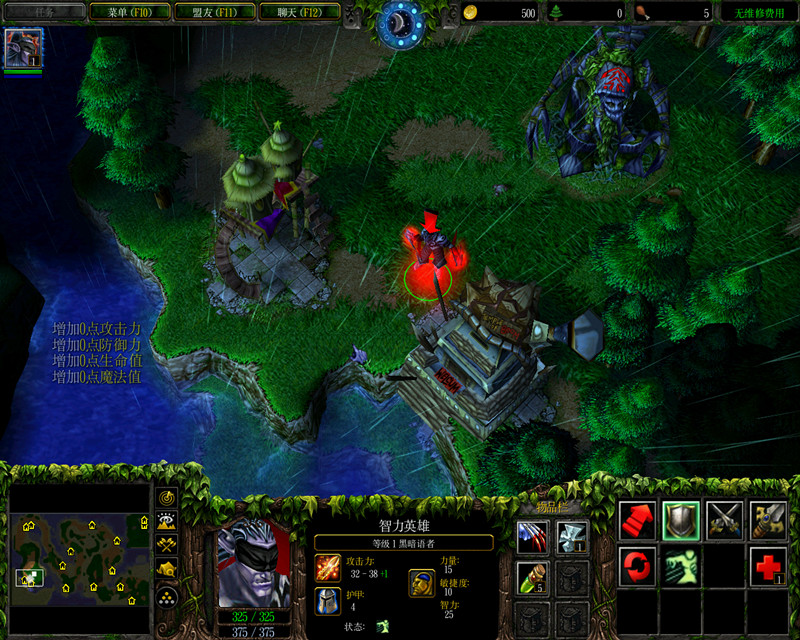800x640 pixels.
Task: Click the minimap signal ping button
Action: (x=166, y=497)
